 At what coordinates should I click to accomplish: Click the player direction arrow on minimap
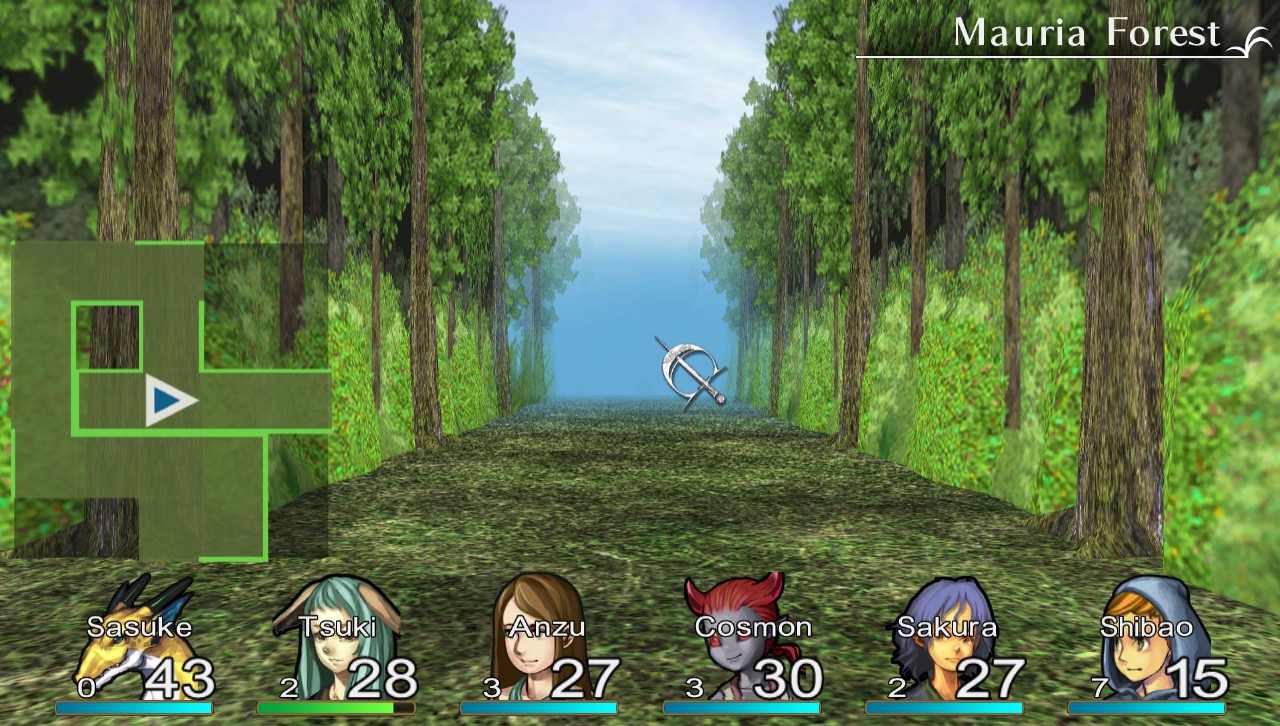click(x=168, y=400)
